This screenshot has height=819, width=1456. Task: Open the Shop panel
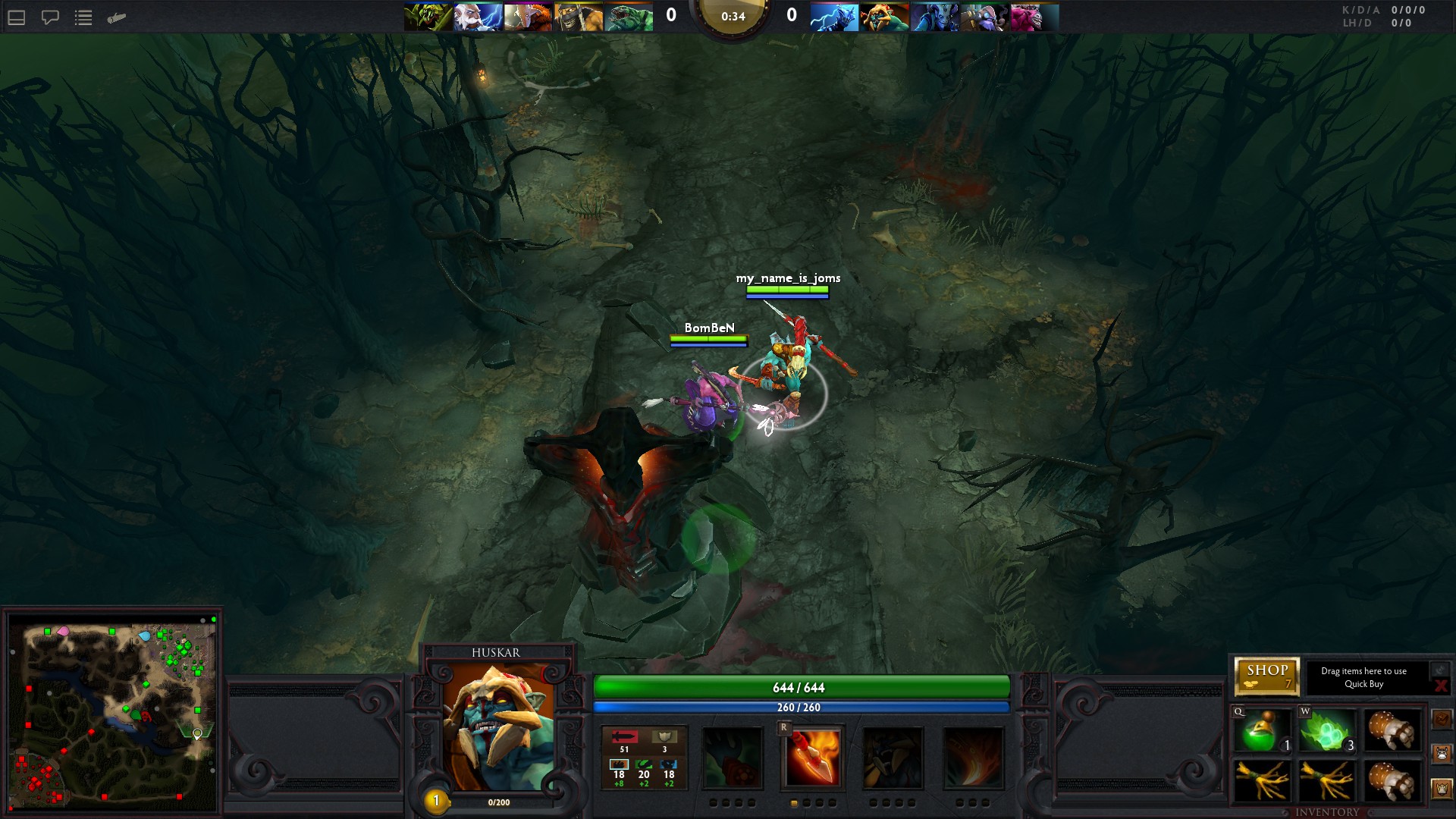click(x=1266, y=675)
